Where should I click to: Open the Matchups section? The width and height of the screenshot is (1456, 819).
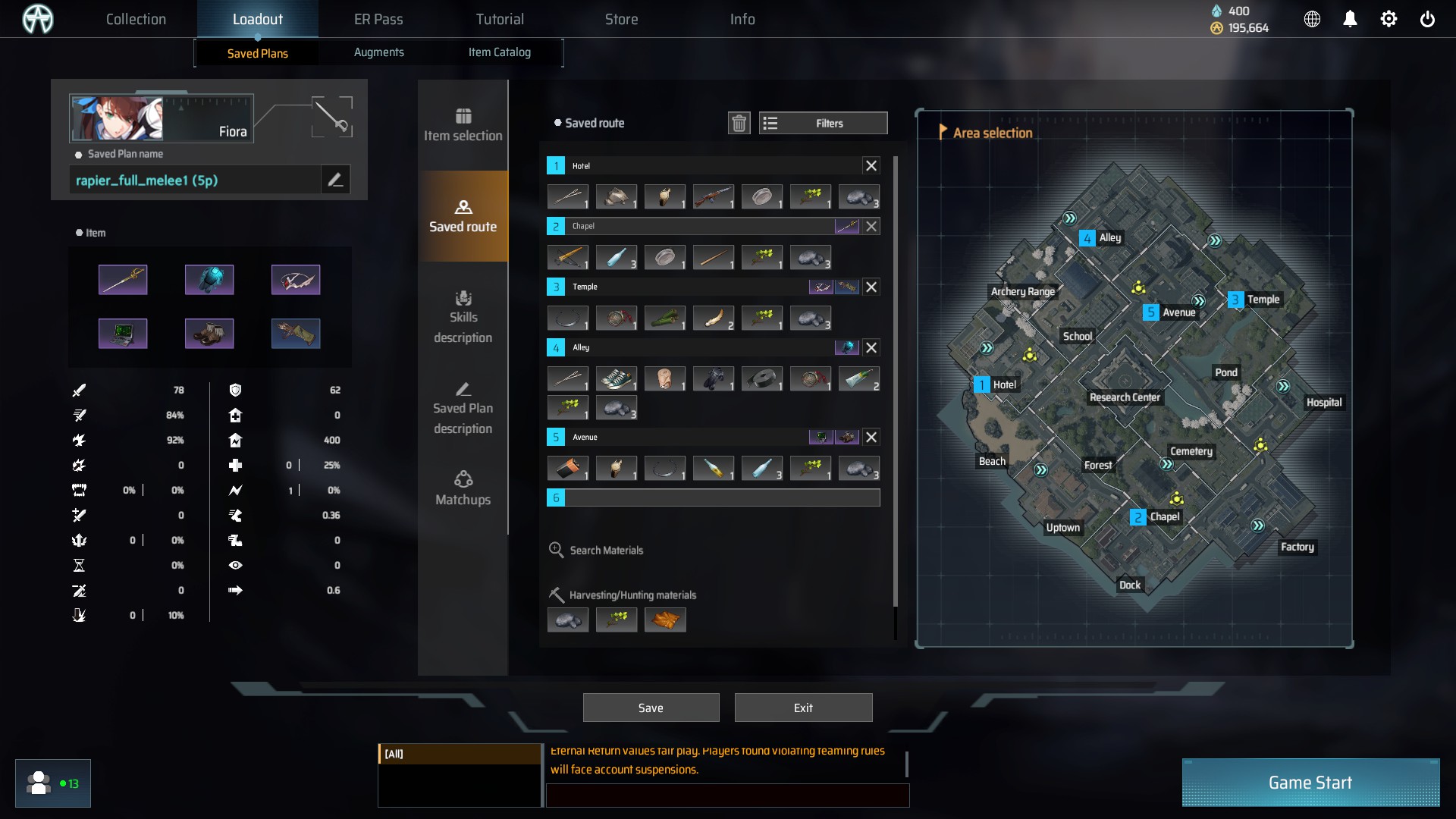pos(463,488)
